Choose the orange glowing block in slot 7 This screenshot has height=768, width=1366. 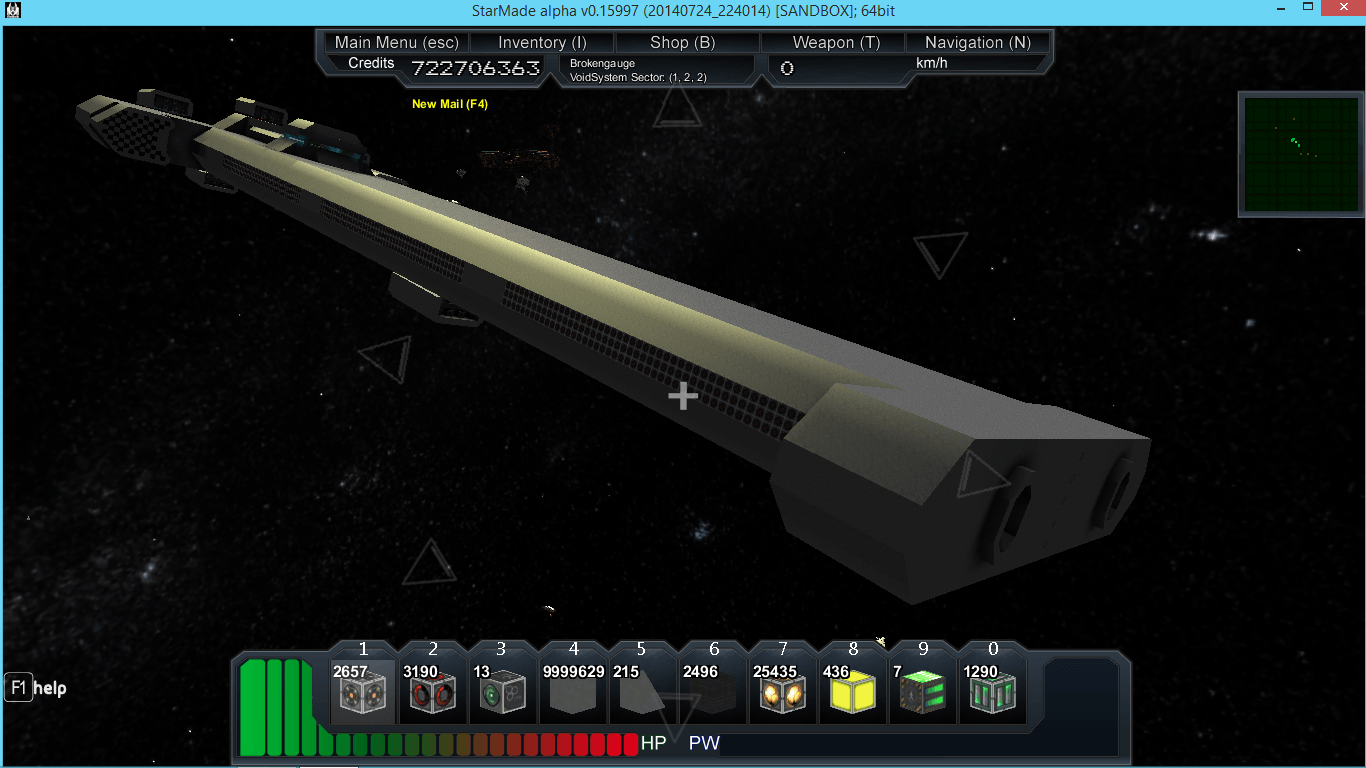tap(782, 690)
